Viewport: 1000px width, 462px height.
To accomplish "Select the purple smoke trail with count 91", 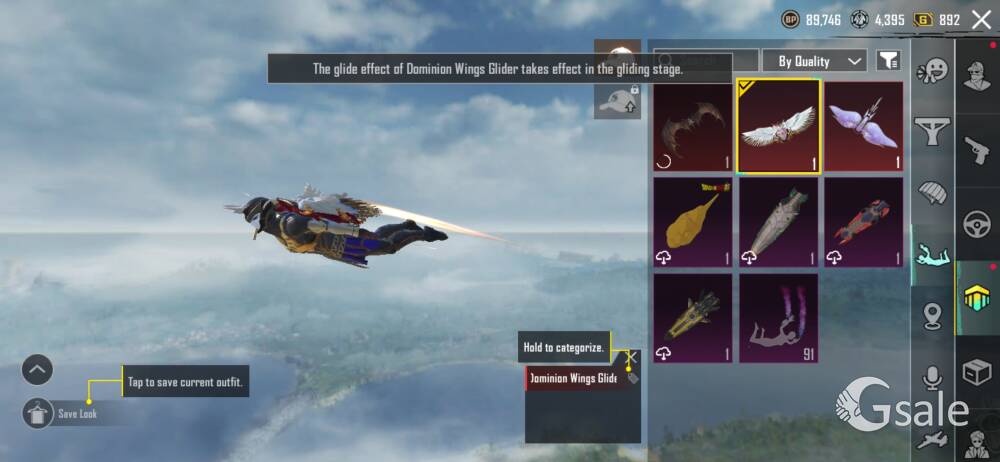I will (x=779, y=318).
